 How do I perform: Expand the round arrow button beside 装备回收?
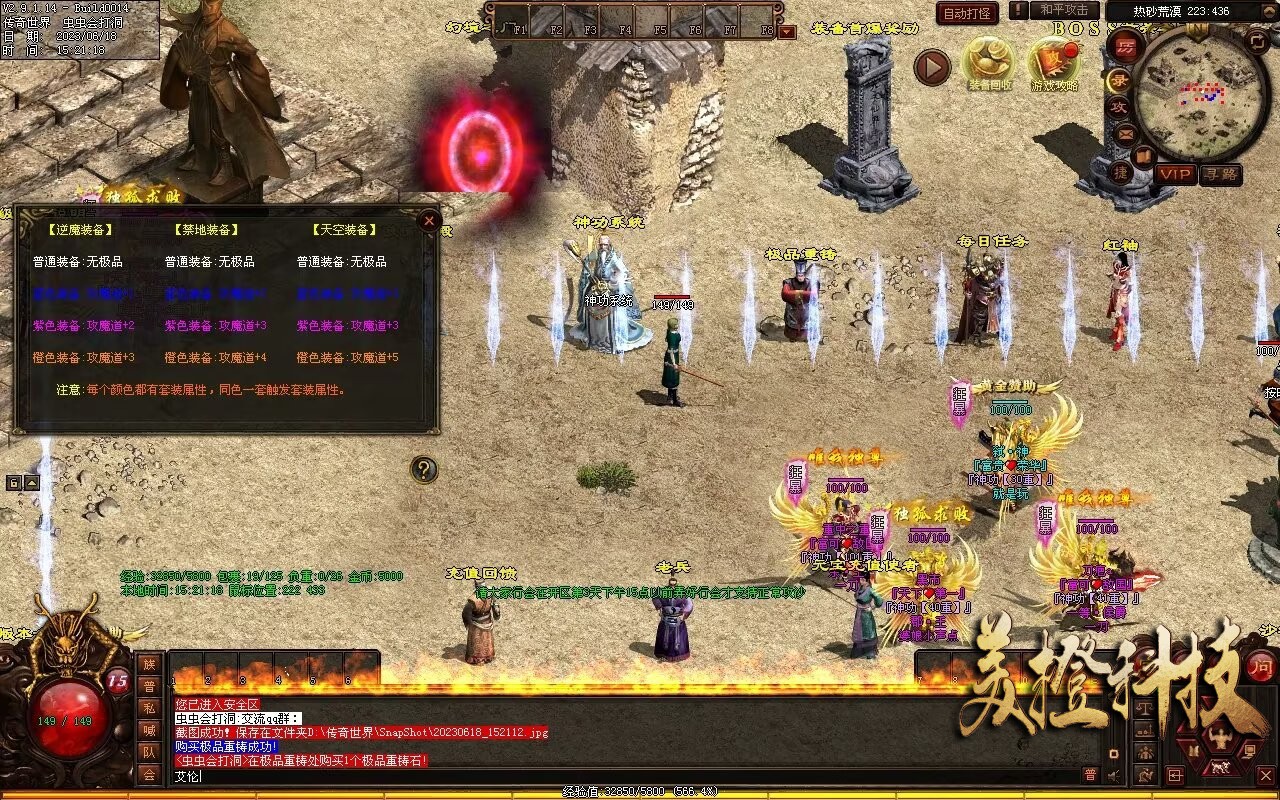pos(932,67)
